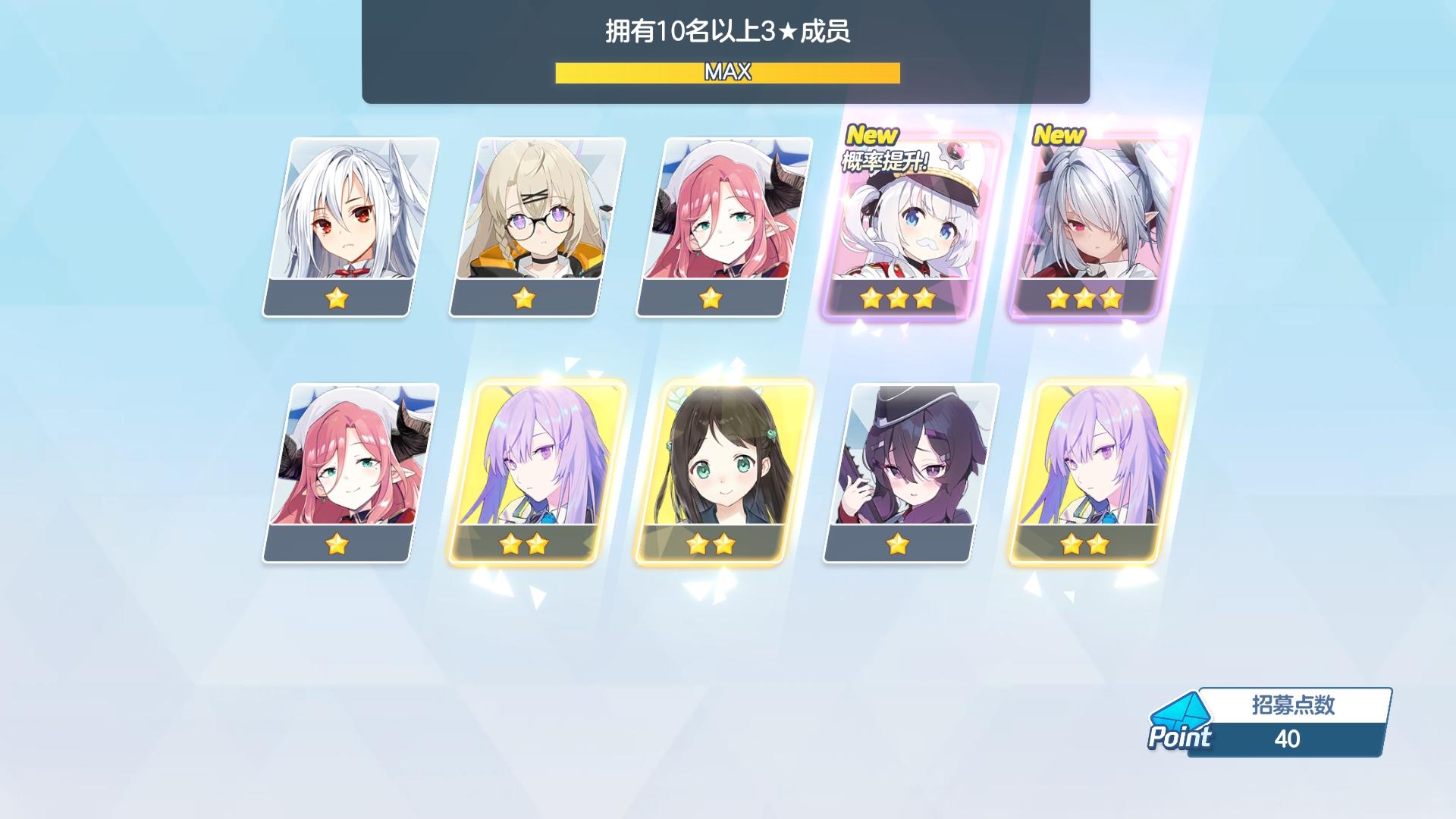Click the MAX progress bar
1456x819 pixels.
pos(727,74)
